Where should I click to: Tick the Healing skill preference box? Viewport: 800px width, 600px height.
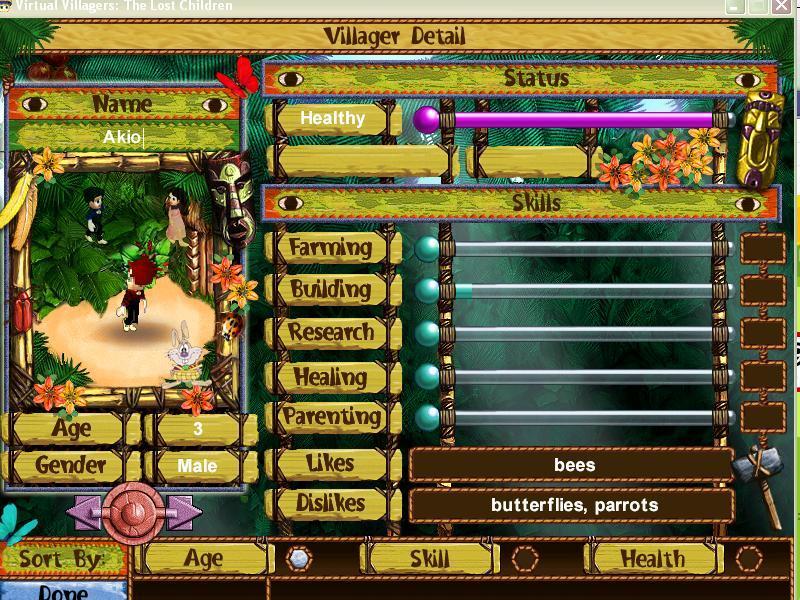pyautogui.click(x=762, y=376)
